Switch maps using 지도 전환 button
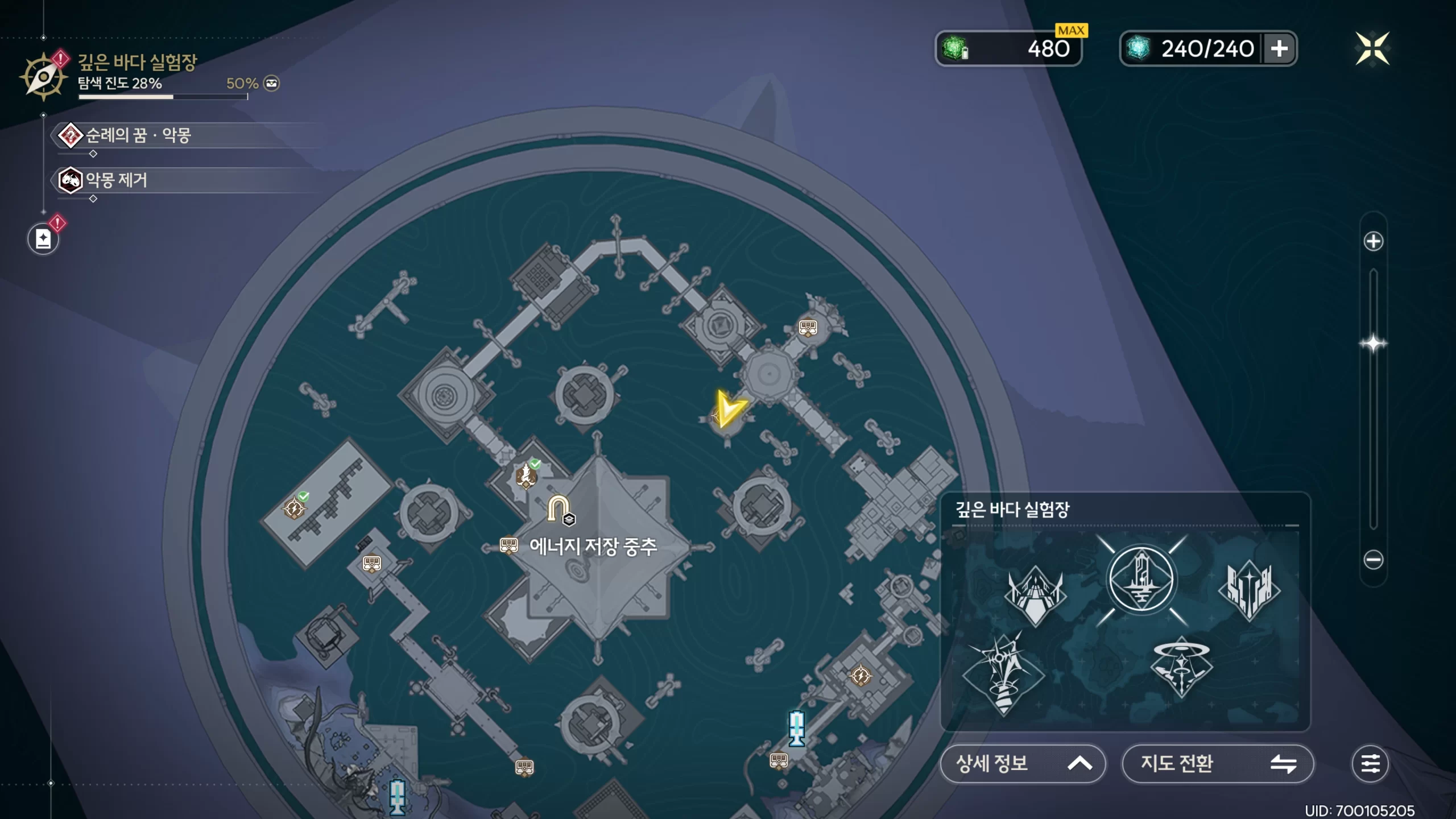The width and height of the screenshot is (1456, 819). tap(1217, 763)
